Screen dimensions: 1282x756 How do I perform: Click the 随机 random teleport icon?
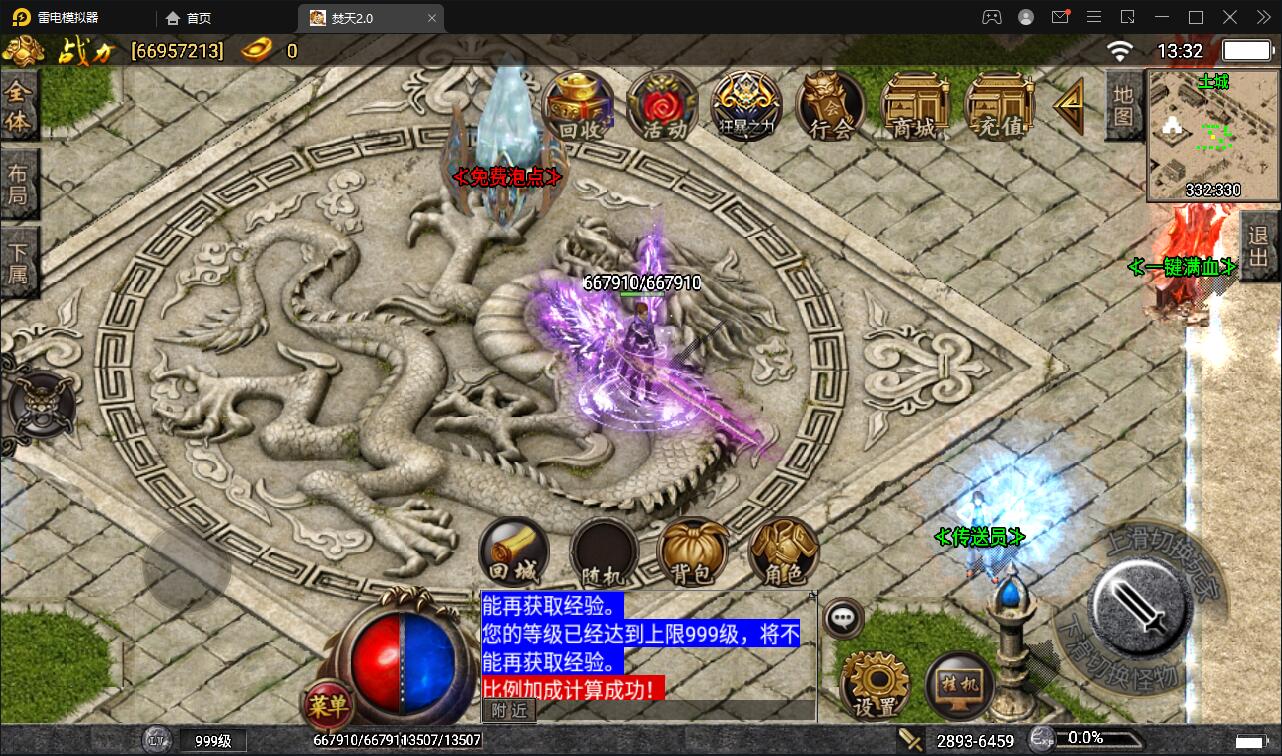pyautogui.click(x=602, y=552)
